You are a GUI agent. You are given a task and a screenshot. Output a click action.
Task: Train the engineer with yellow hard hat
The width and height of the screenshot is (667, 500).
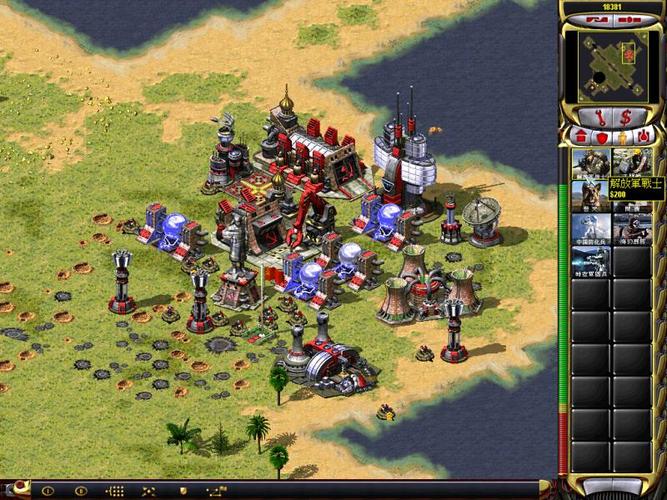point(632,162)
